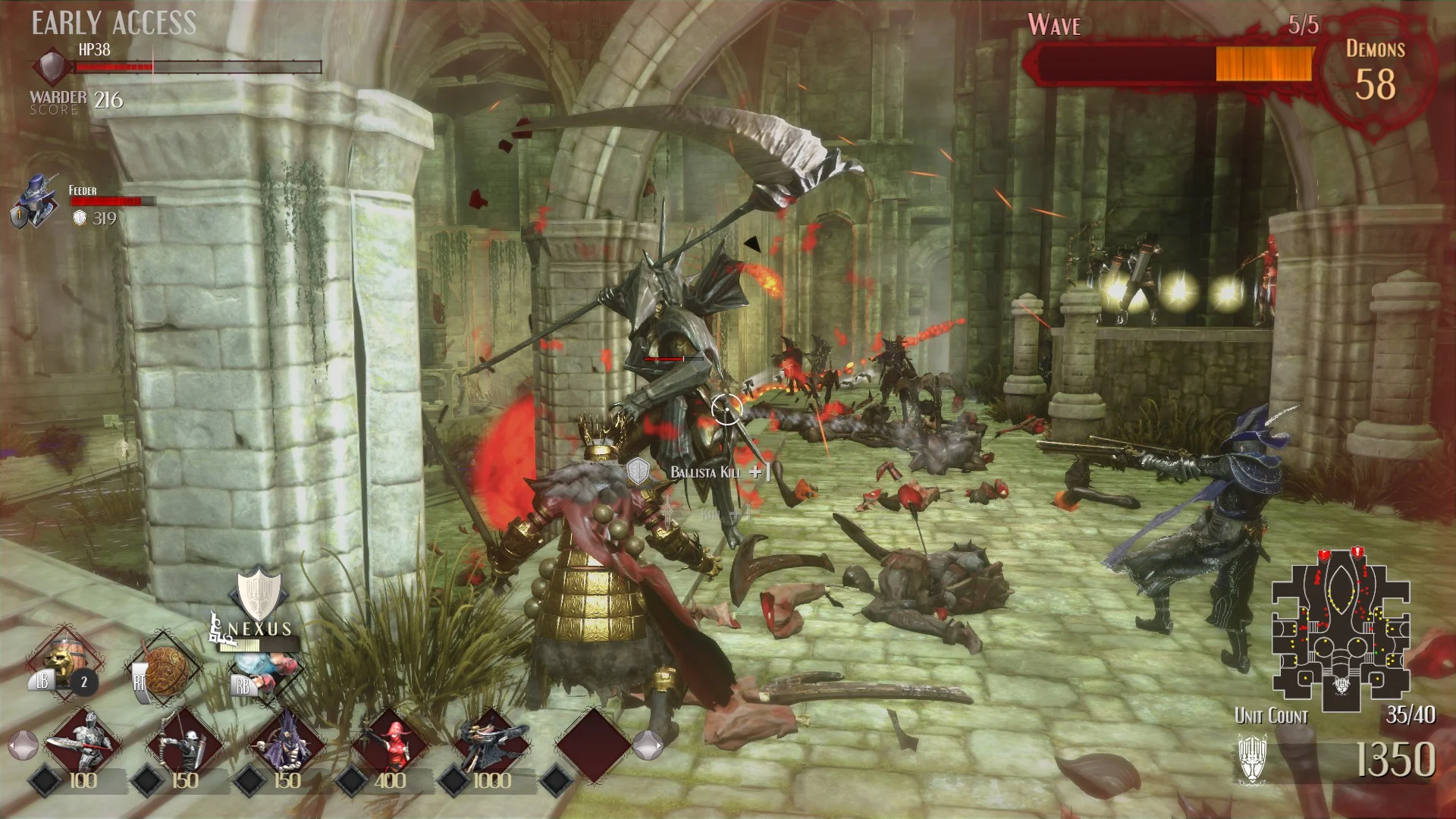Select the red witch unit costing 400
1456x819 pixels.
point(388,742)
